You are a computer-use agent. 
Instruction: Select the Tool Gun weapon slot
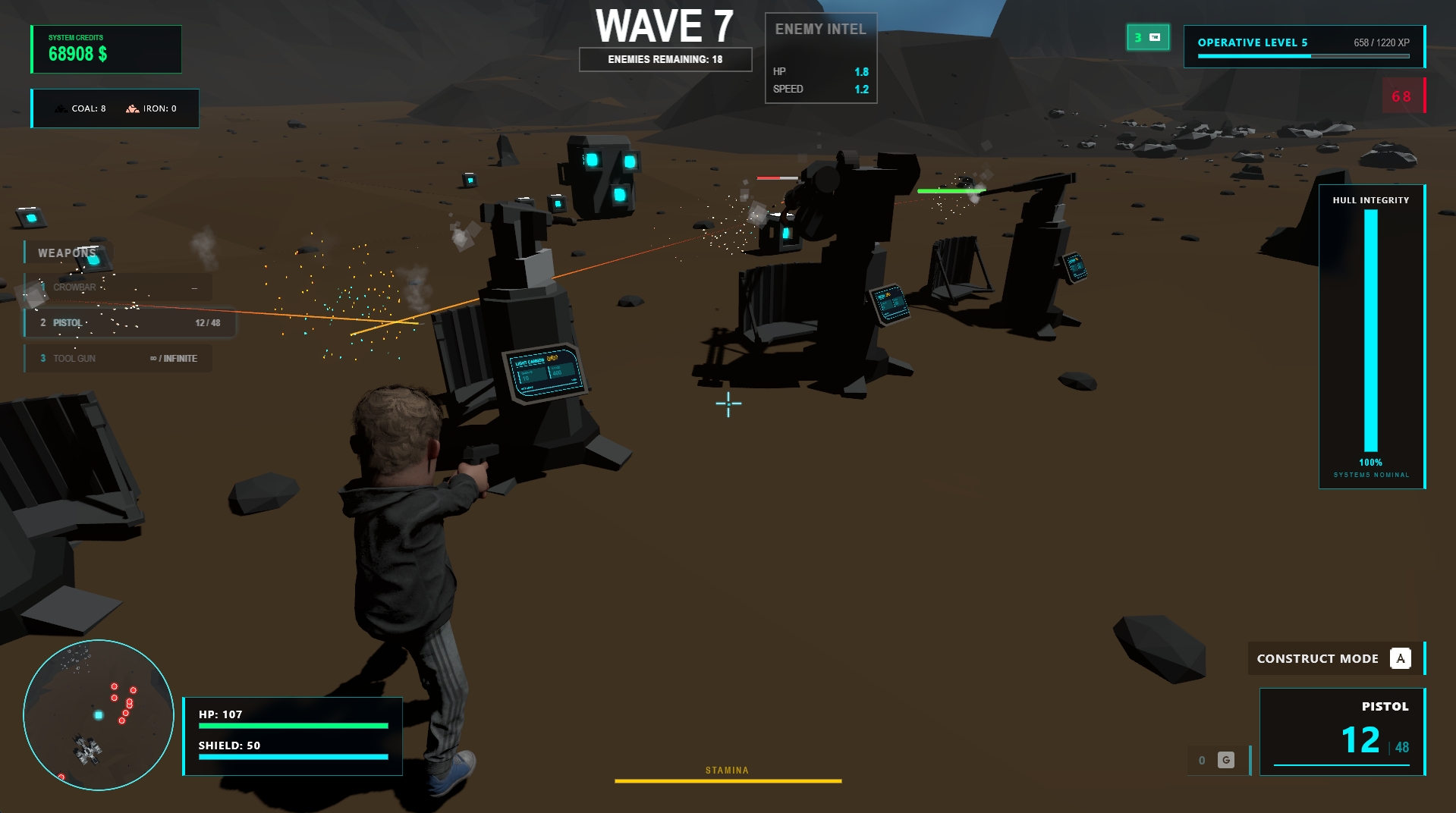tap(118, 359)
